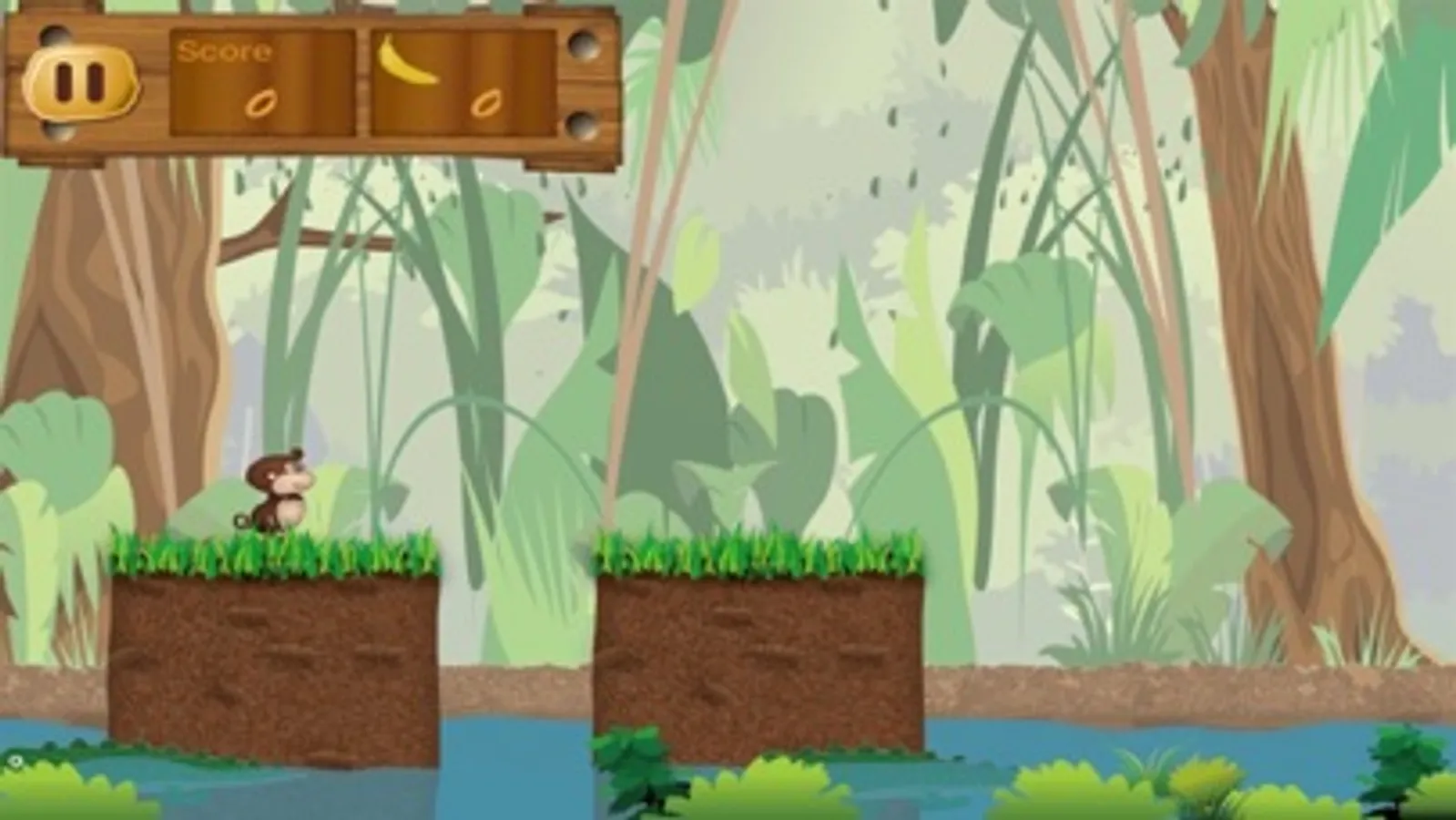Image resolution: width=1456 pixels, height=820 pixels.
Task: Select the golden oval plate behind the pause icon
Action: point(82,82)
